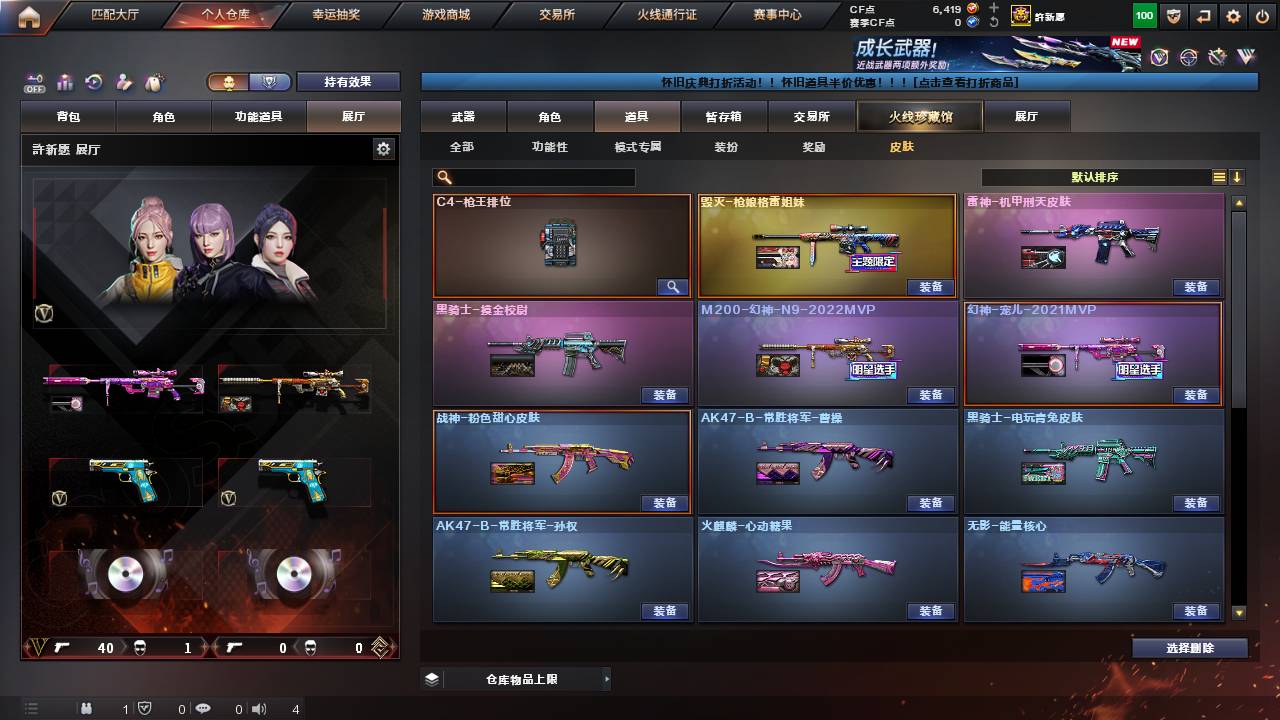The height and width of the screenshot is (720, 1280).
Task: Click the 选择删除 button at bottom right
Action: [x=1189, y=648]
